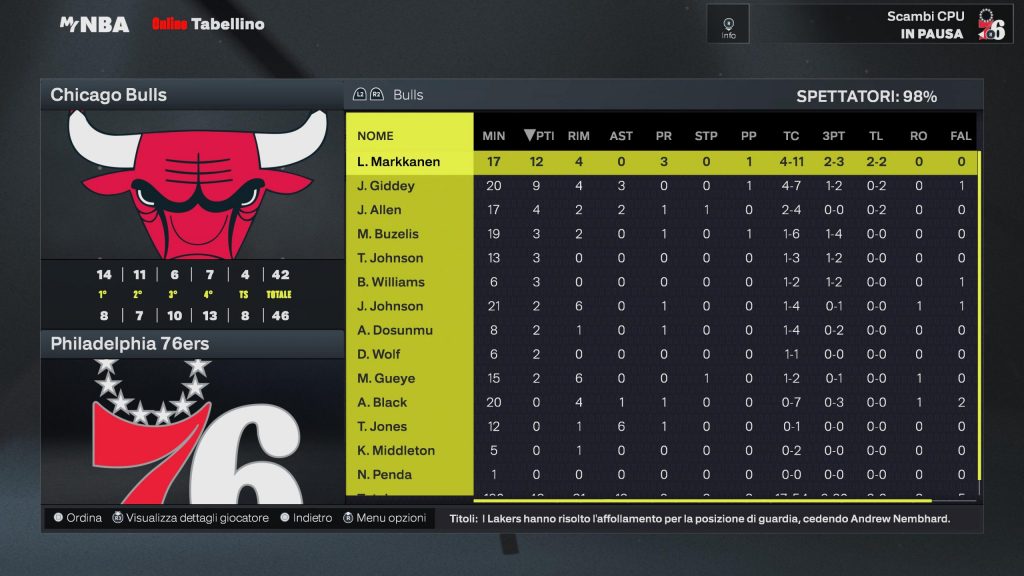1024x576 pixels.
Task: Choose A. Black's stat row
Action: coord(383,402)
